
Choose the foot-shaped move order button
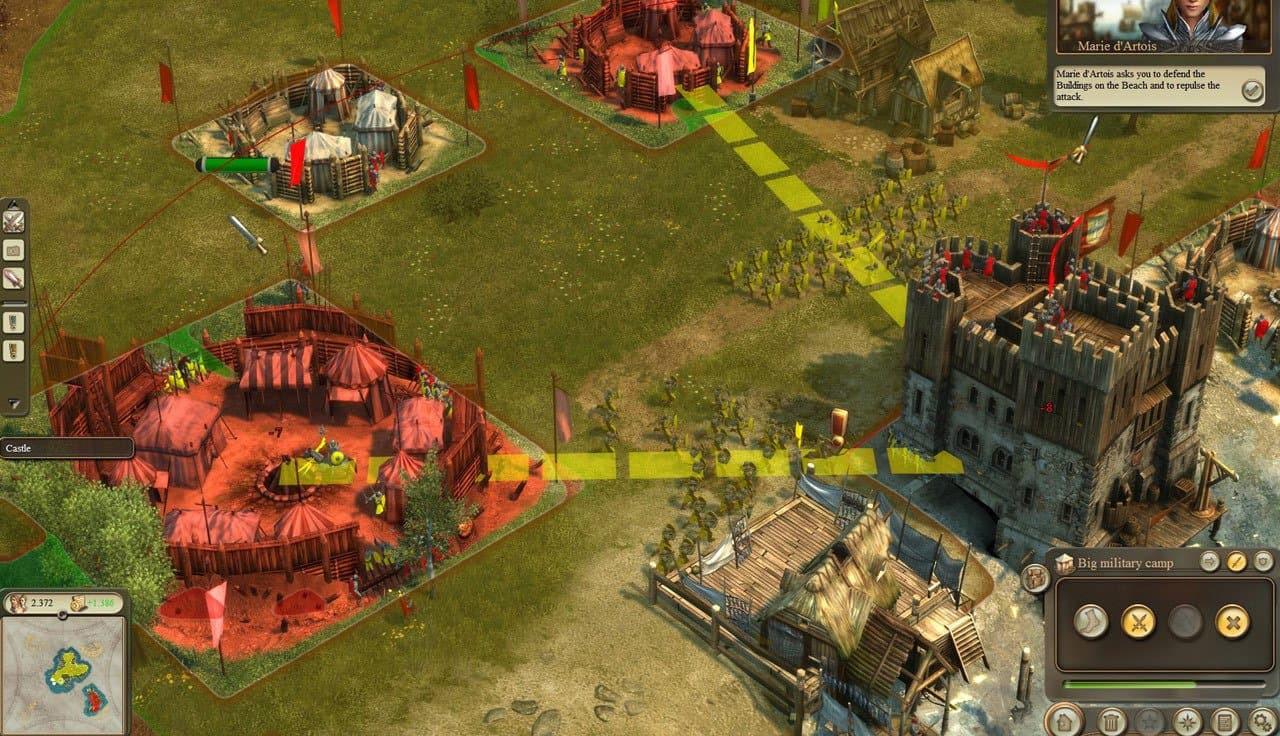click(x=1091, y=622)
